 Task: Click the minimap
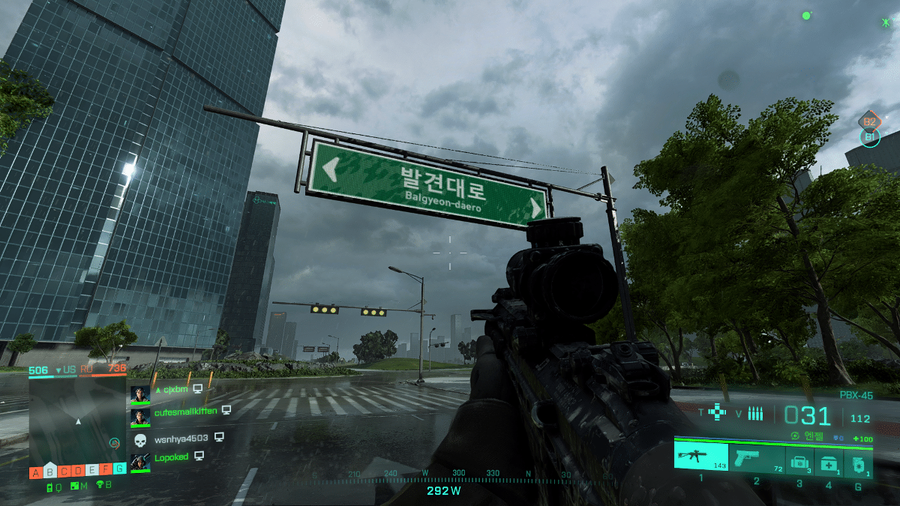[x=77, y=420]
